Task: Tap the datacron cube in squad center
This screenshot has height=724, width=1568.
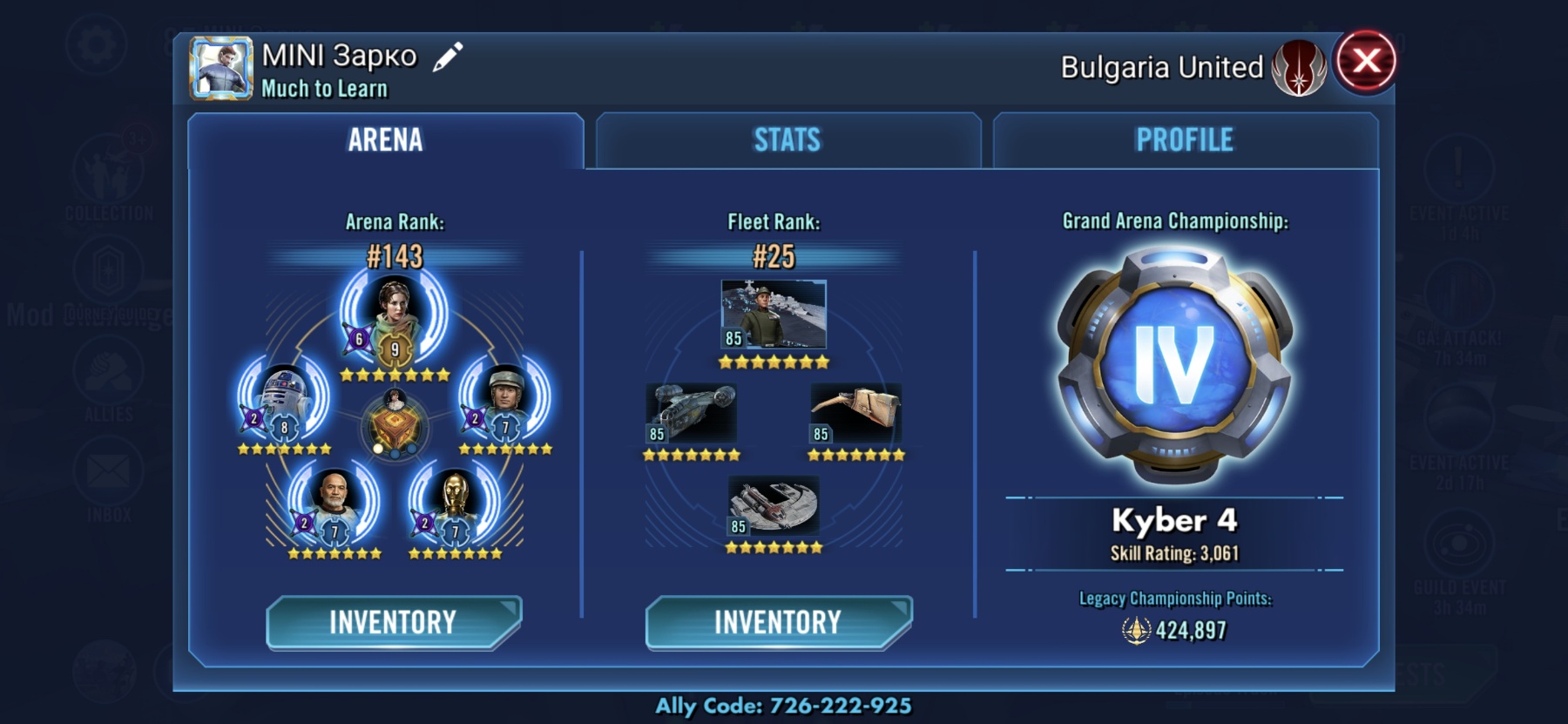Action: [x=395, y=426]
